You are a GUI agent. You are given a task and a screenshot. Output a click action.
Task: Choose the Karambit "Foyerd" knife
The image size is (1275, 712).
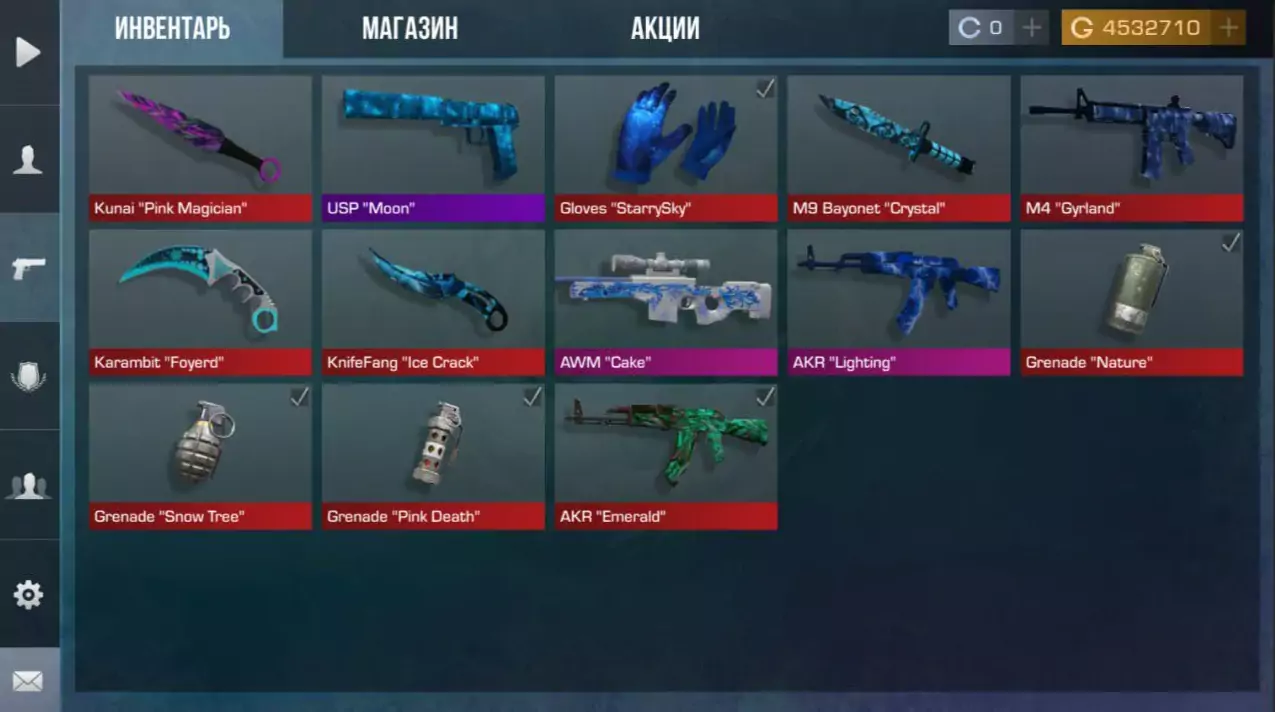tap(200, 302)
